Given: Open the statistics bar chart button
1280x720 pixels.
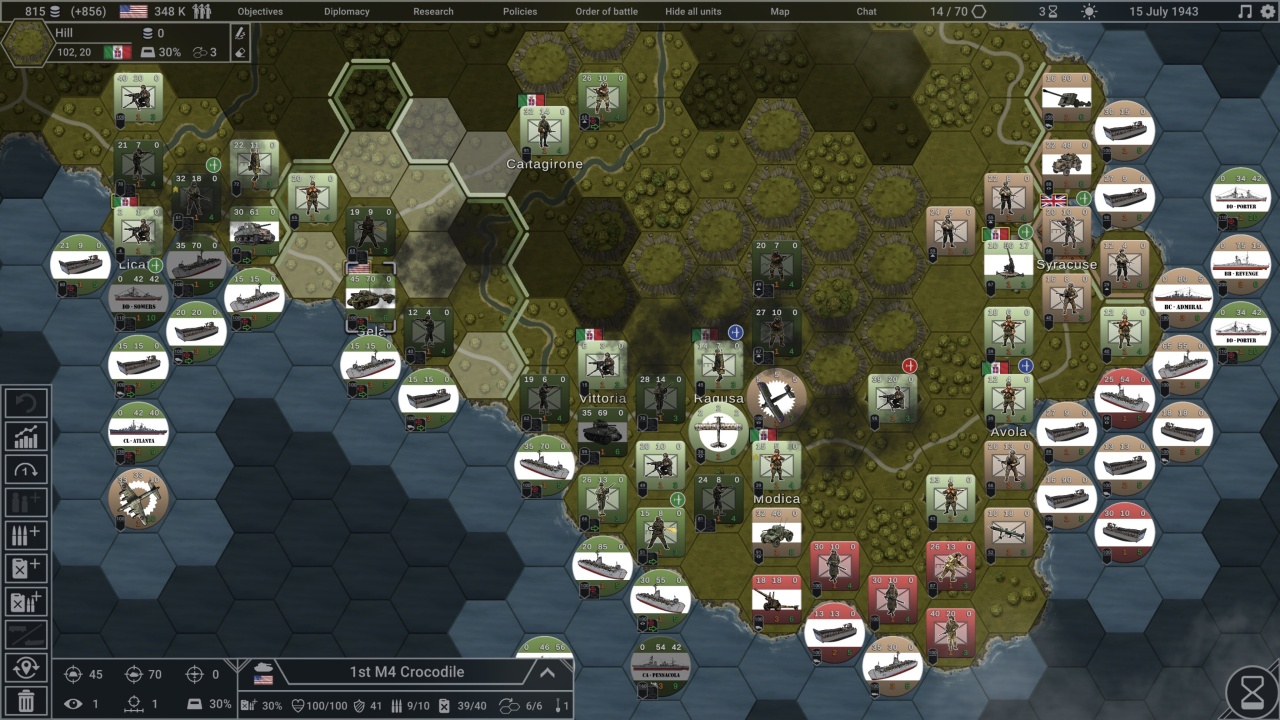Looking at the screenshot, I should pyautogui.click(x=27, y=436).
